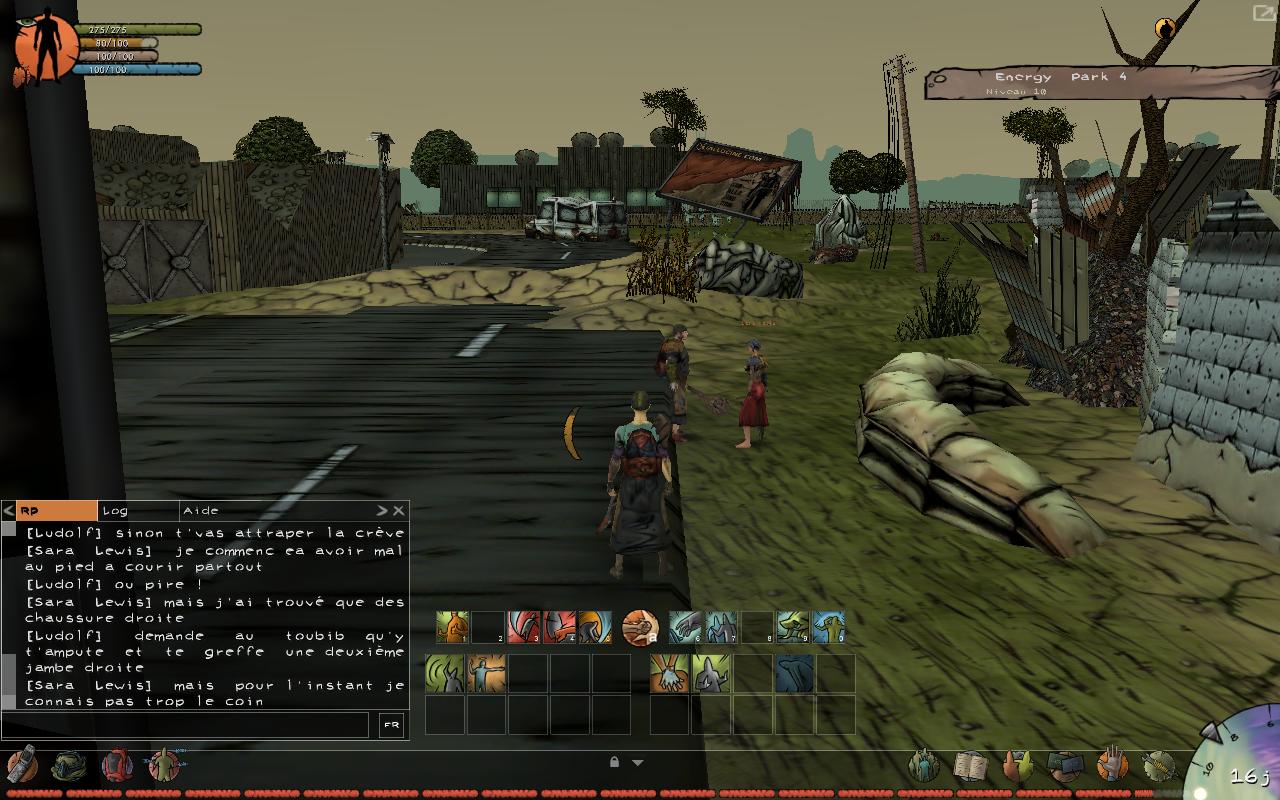Click the raised hand action icon
Viewport: 1280px width, 800px height.
click(x=1112, y=766)
